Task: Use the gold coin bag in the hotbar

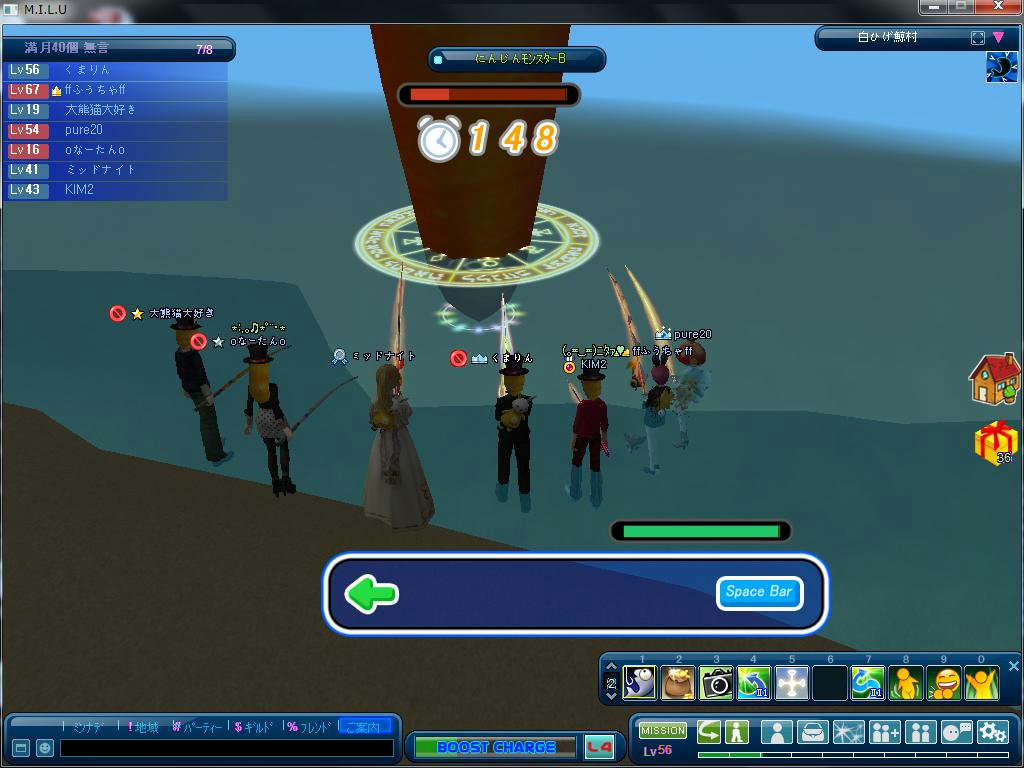Action: (678, 683)
